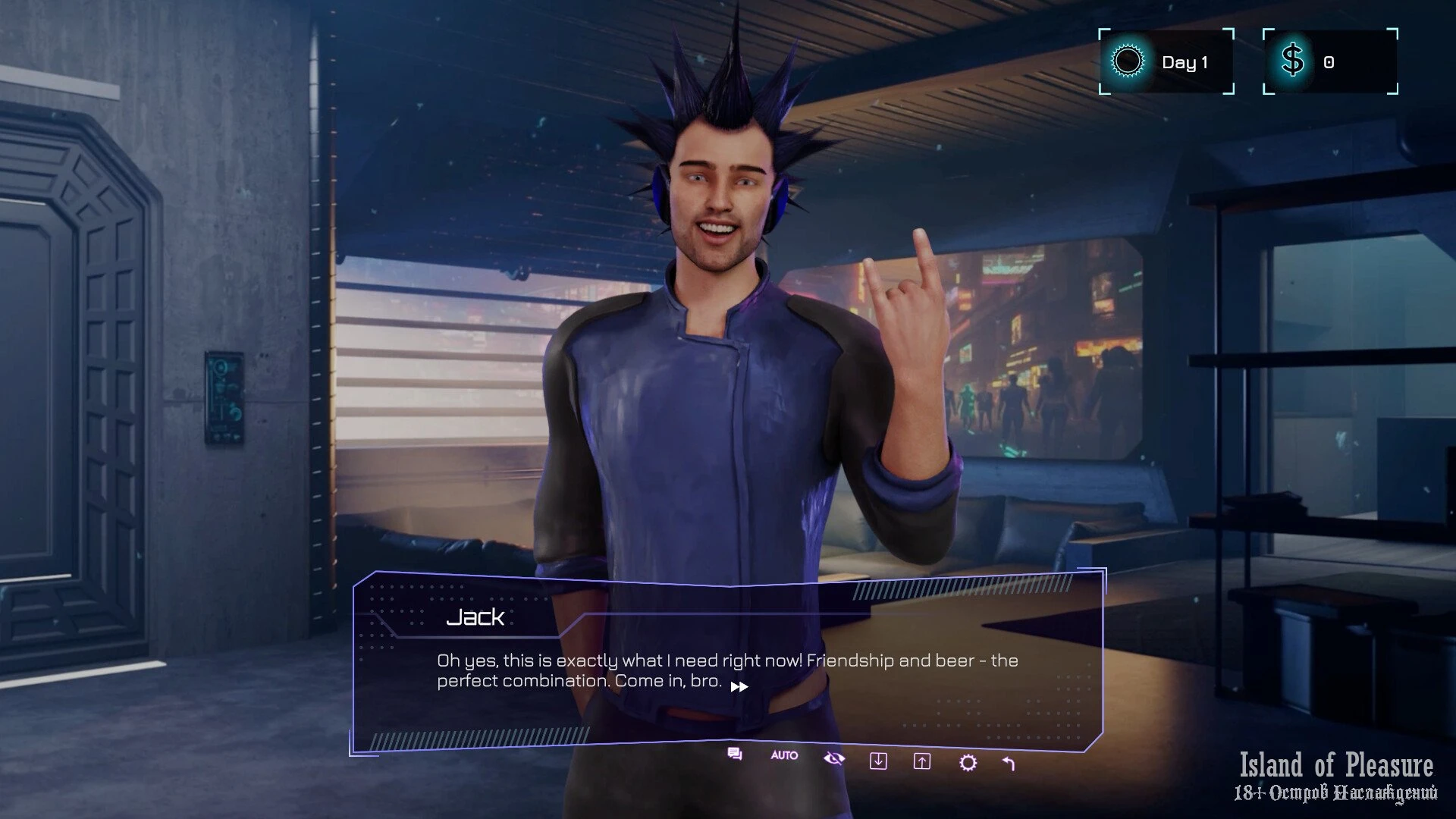Go back with the return arrow icon
Image resolution: width=1456 pixels, height=819 pixels.
pyautogui.click(x=1009, y=764)
